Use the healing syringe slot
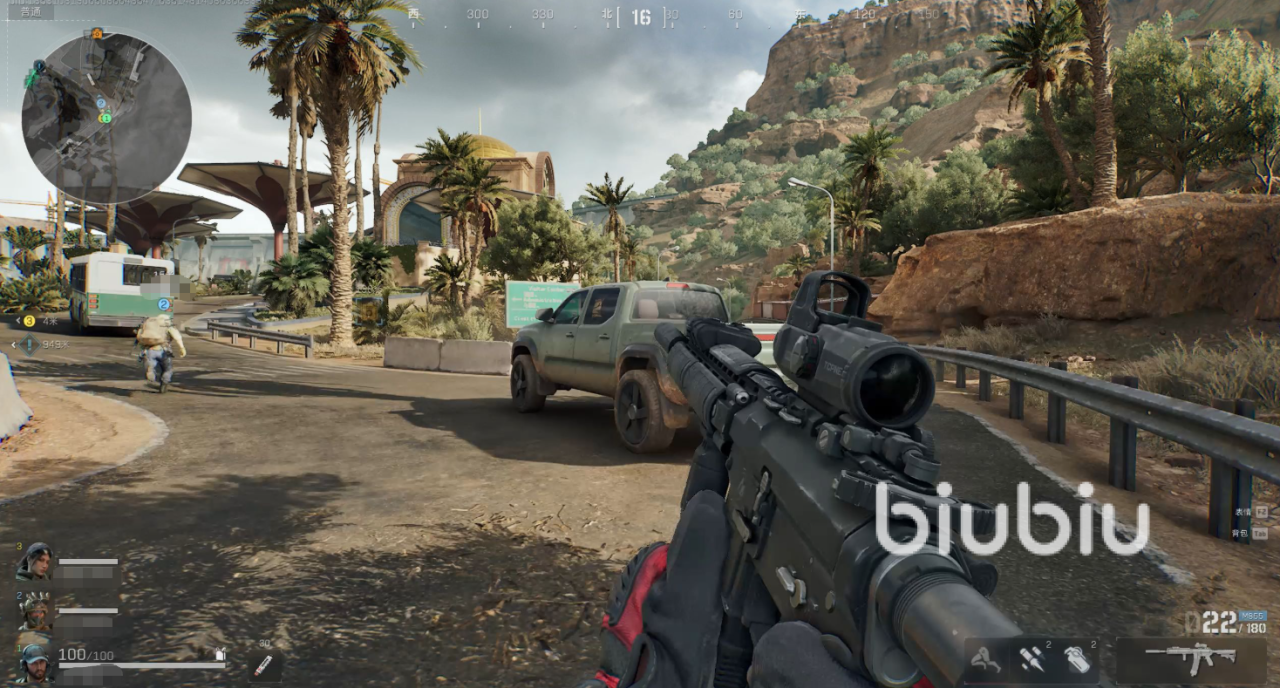 point(263,665)
